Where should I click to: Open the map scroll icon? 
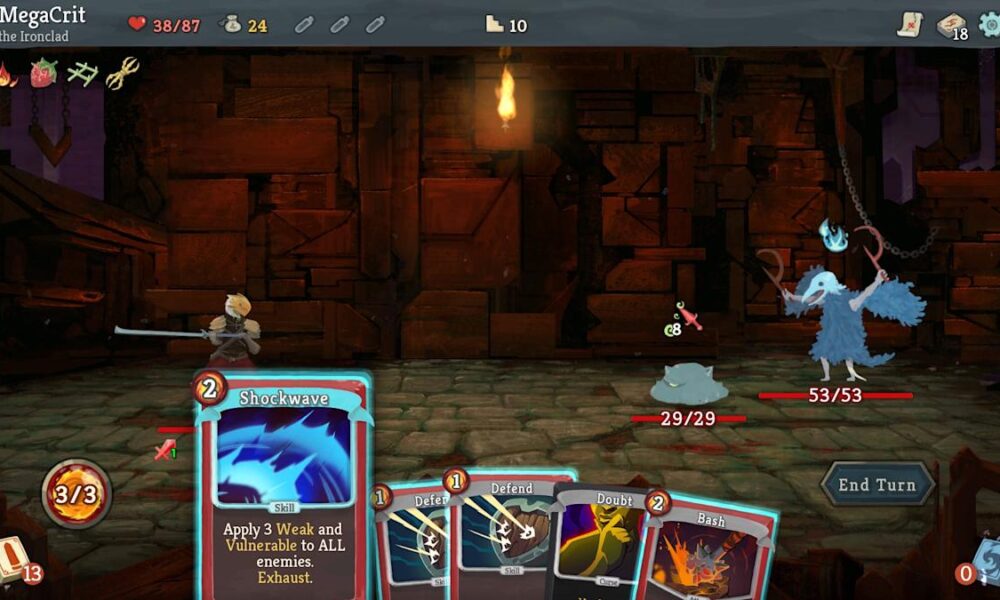point(909,24)
